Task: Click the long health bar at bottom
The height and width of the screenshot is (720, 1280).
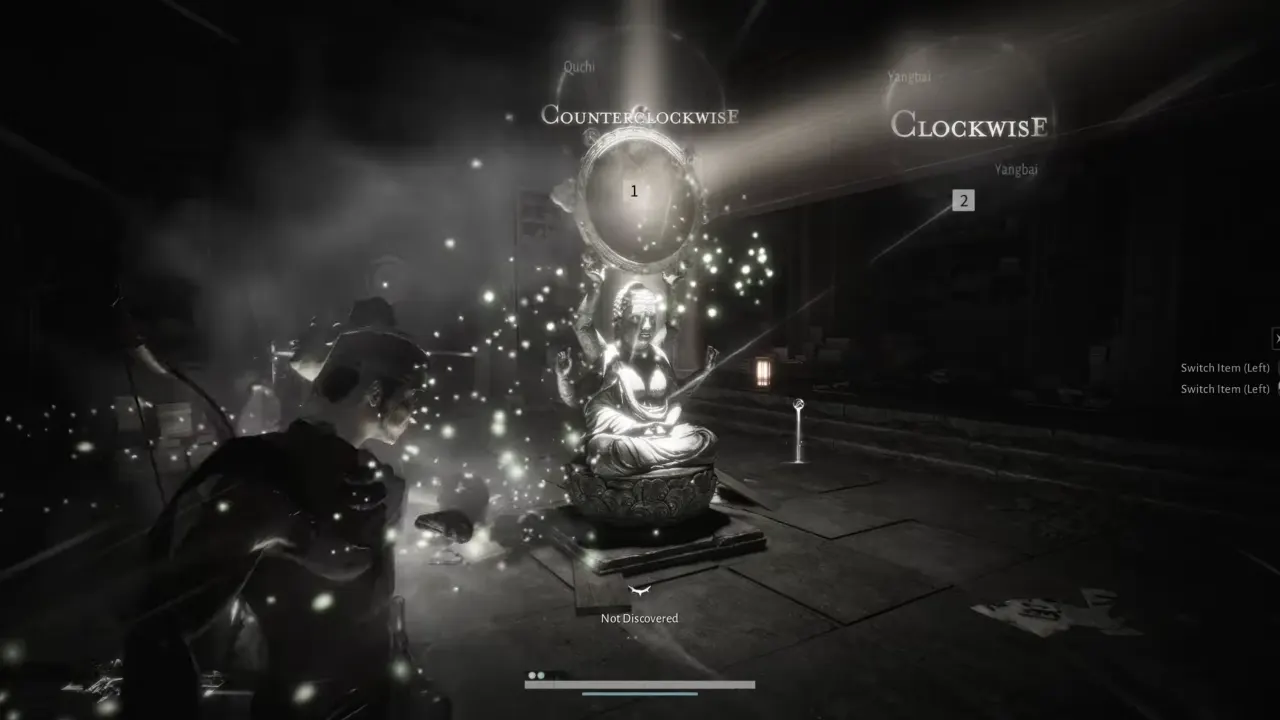Action: coord(640,684)
